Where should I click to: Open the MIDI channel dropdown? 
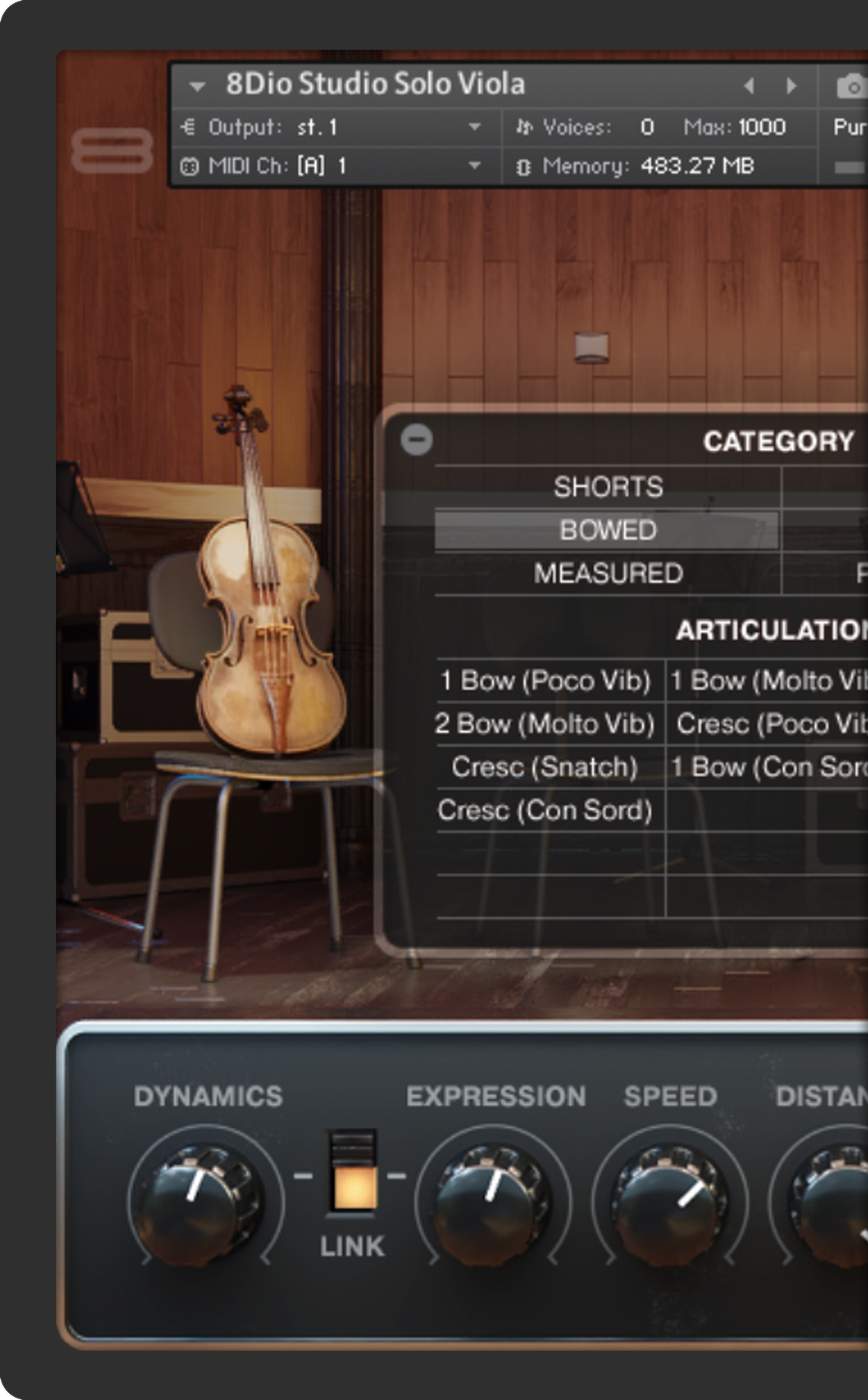click(474, 165)
